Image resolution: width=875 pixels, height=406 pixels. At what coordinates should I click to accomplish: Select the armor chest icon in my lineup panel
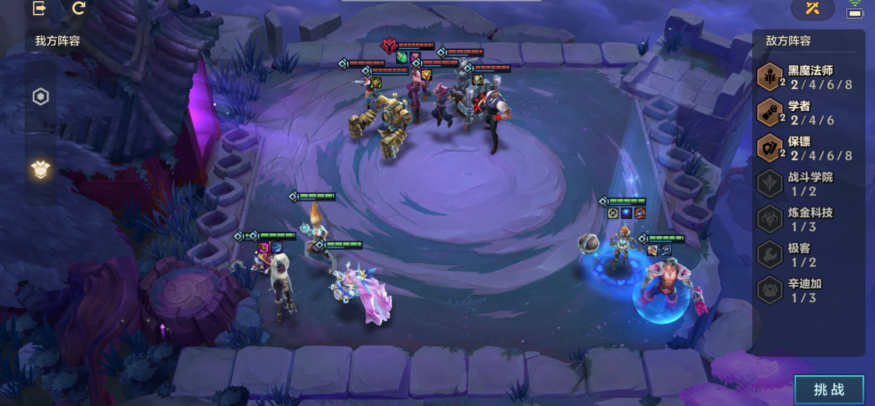41,168
